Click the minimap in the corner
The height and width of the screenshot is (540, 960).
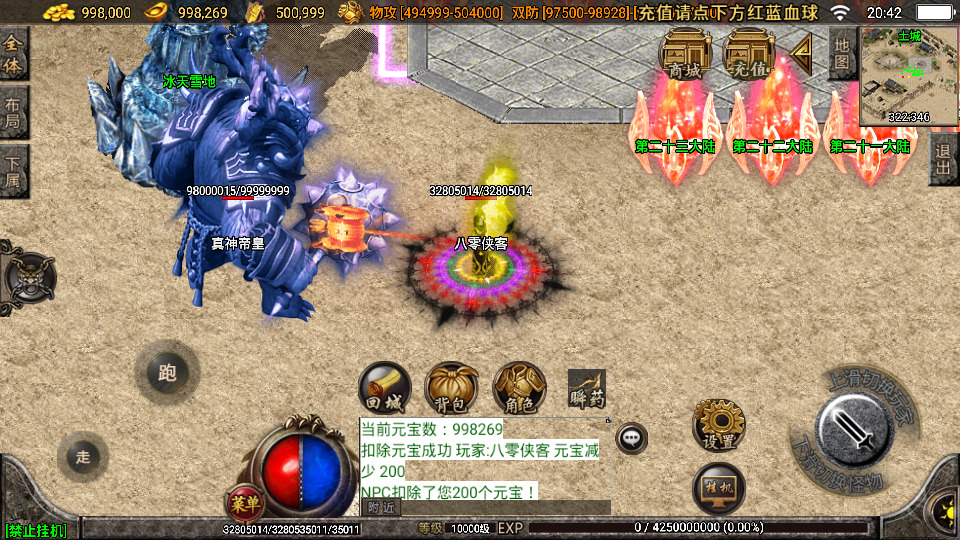click(x=908, y=77)
